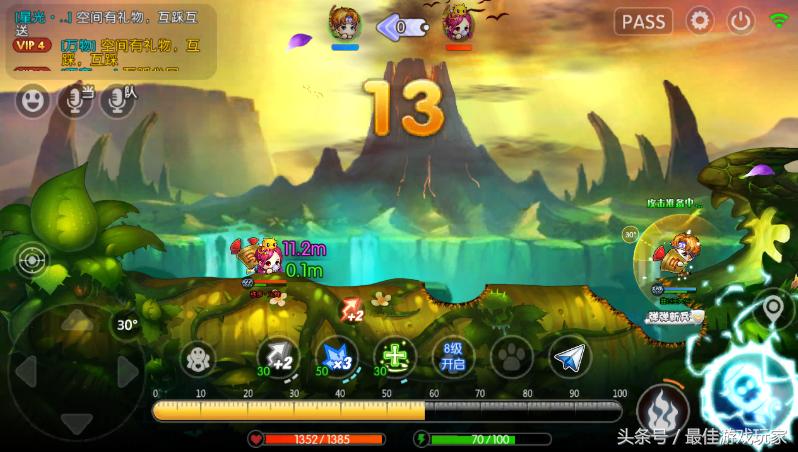
Task: Use the paper airplane fly skill
Action: point(570,358)
